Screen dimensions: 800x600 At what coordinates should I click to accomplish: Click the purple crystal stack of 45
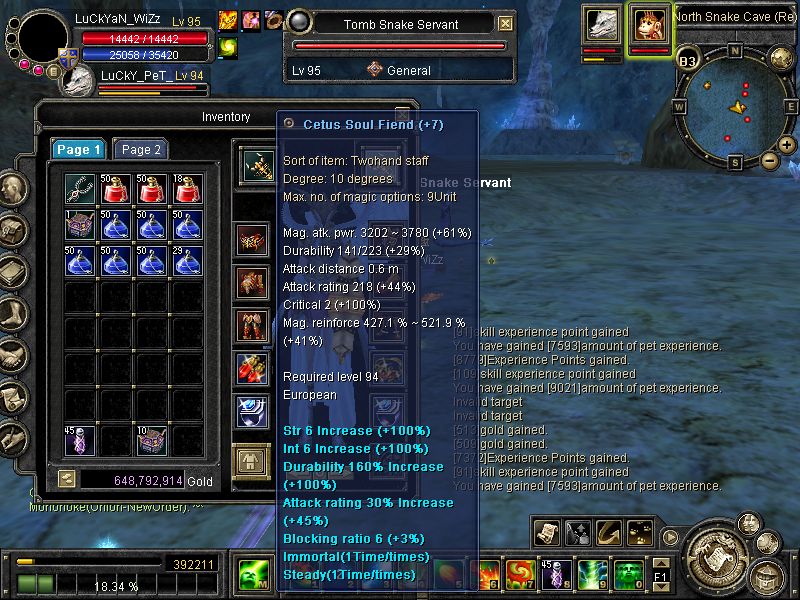[80, 440]
